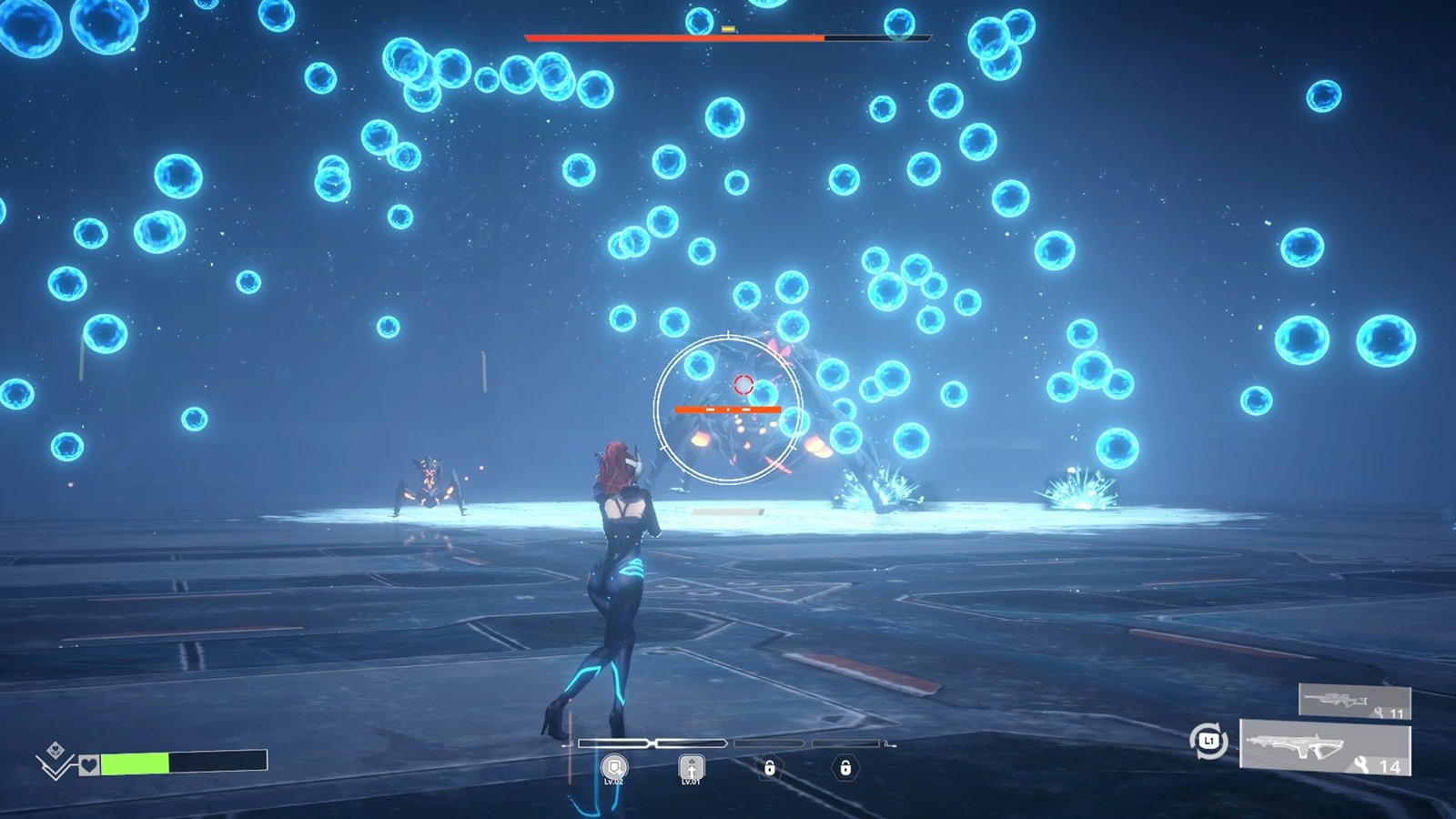Choose the assault rifle weapon slot
Image resolution: width=1456 pixels, height=819 pixels.
pos(1326,748)
